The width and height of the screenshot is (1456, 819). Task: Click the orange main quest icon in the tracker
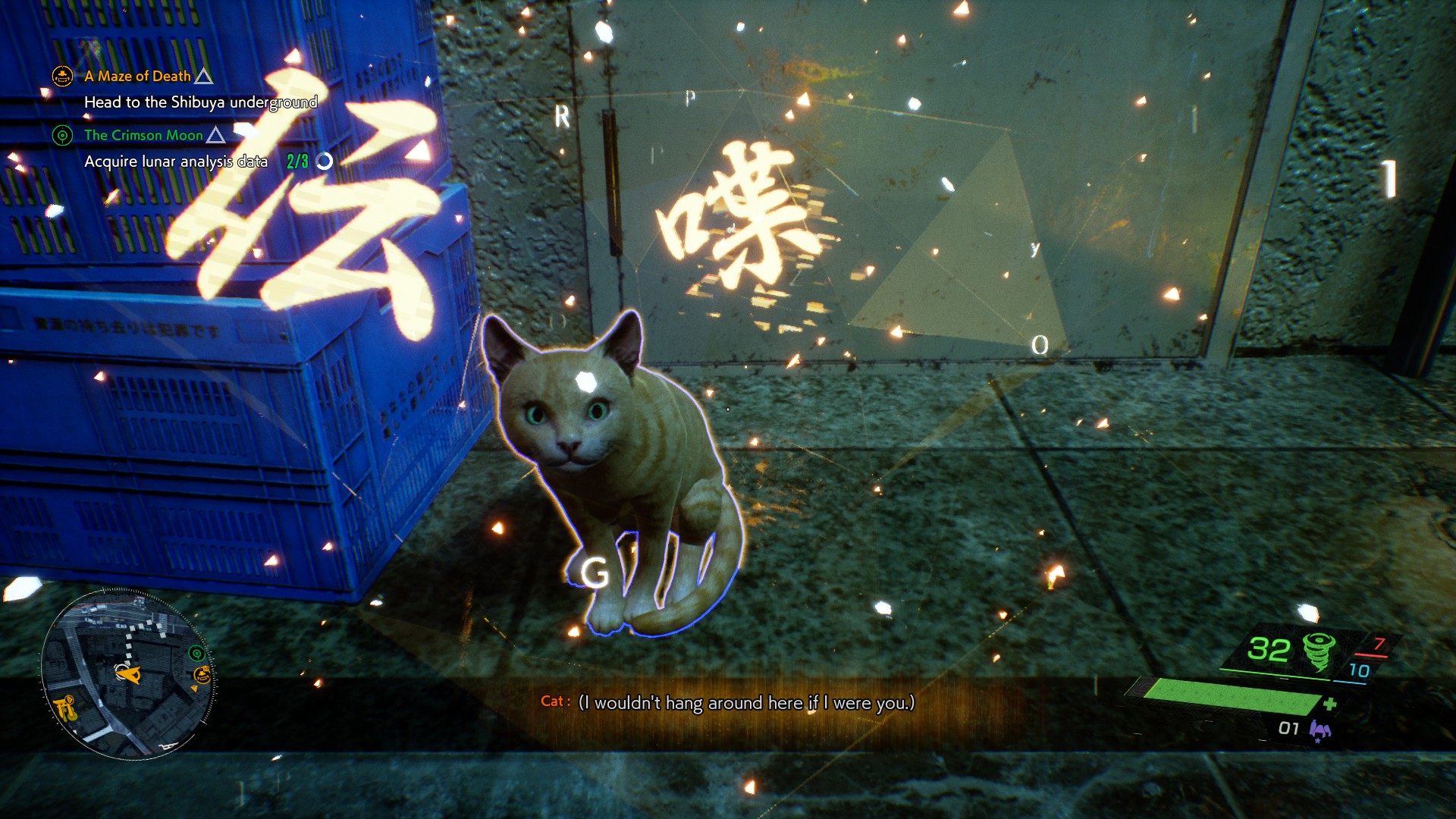(x=62, y=76)
